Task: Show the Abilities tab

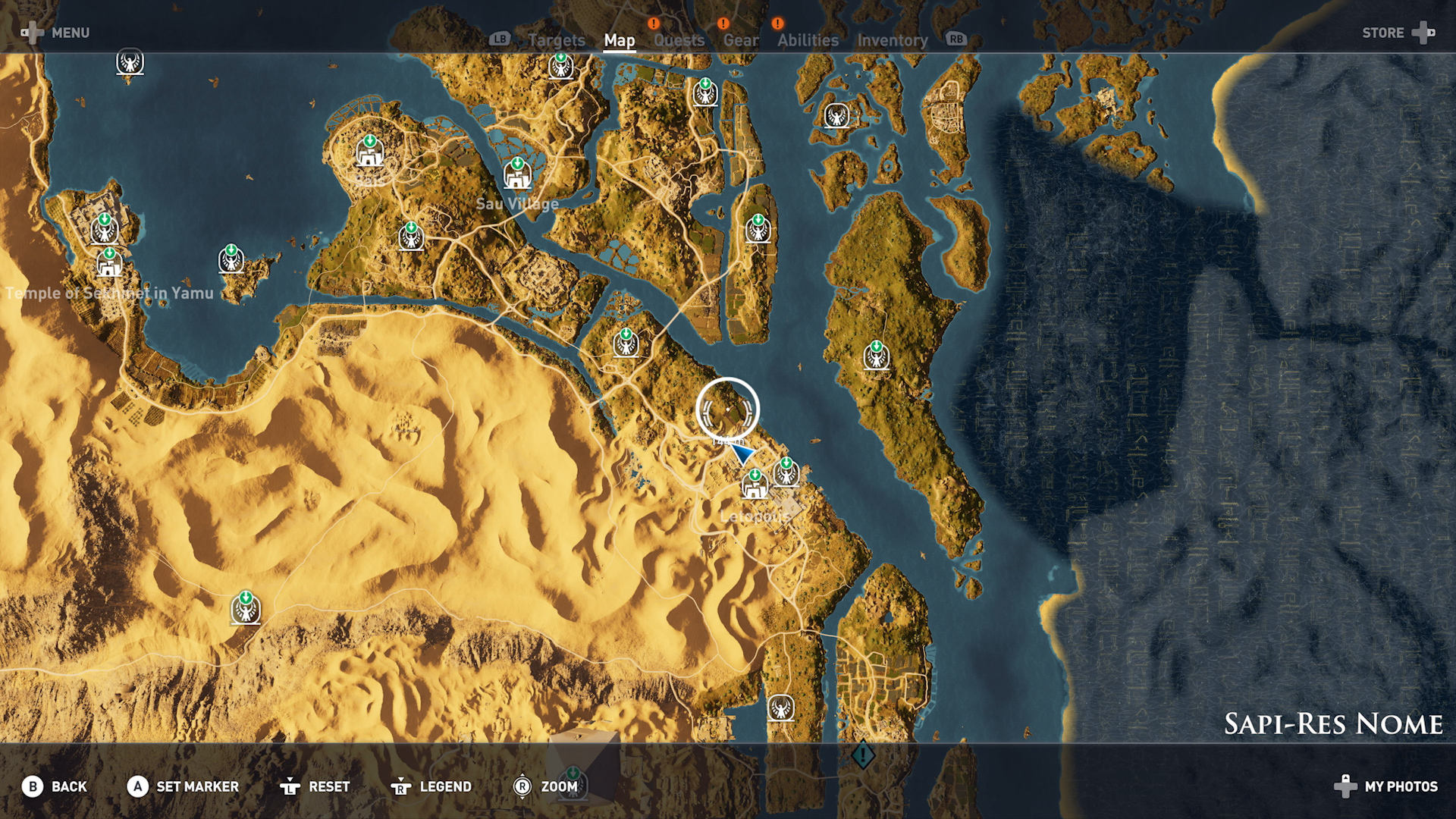Action: [x=808, y=40]
